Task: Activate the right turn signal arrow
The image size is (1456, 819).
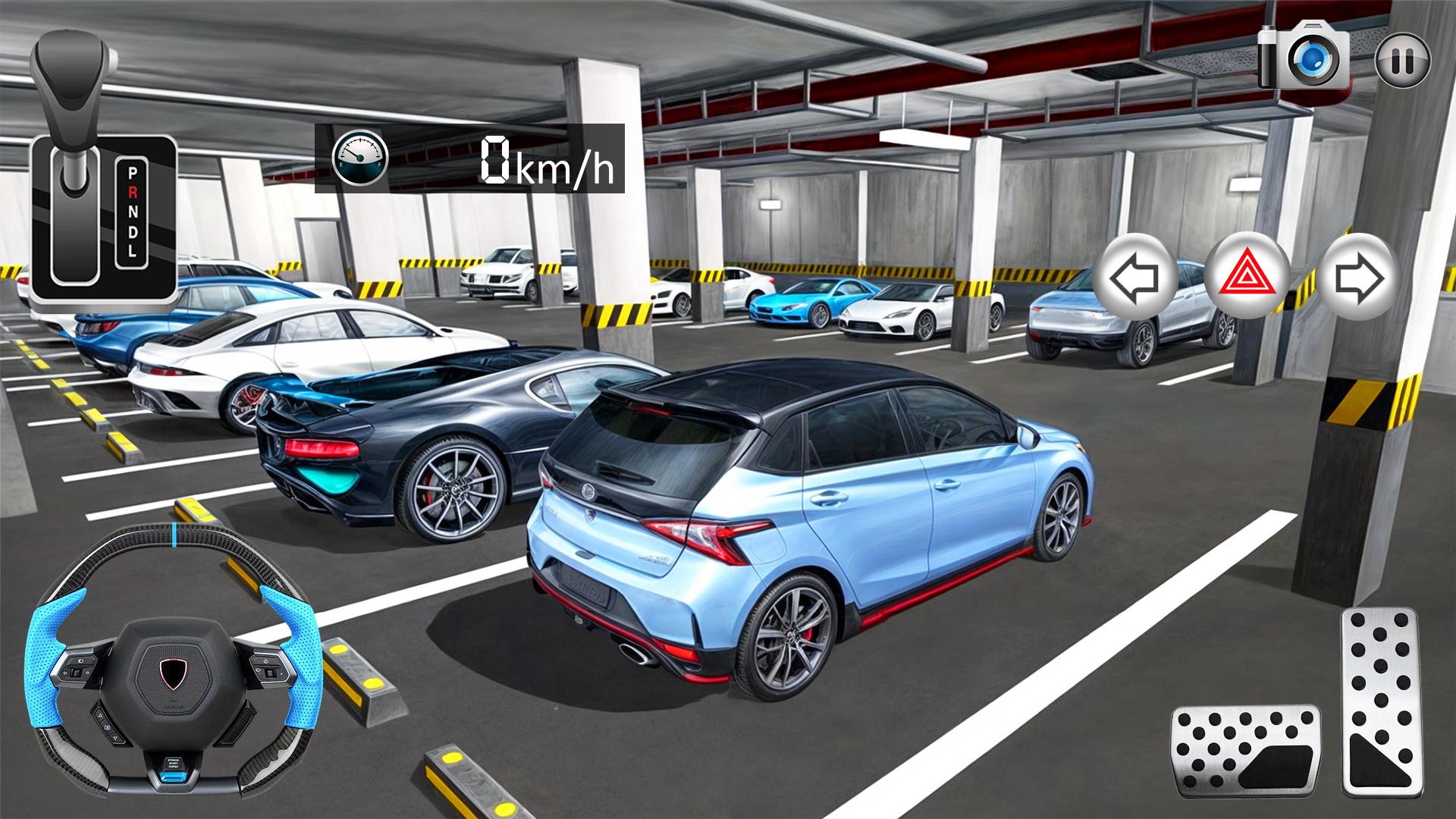Action: tap(1358, 278)
